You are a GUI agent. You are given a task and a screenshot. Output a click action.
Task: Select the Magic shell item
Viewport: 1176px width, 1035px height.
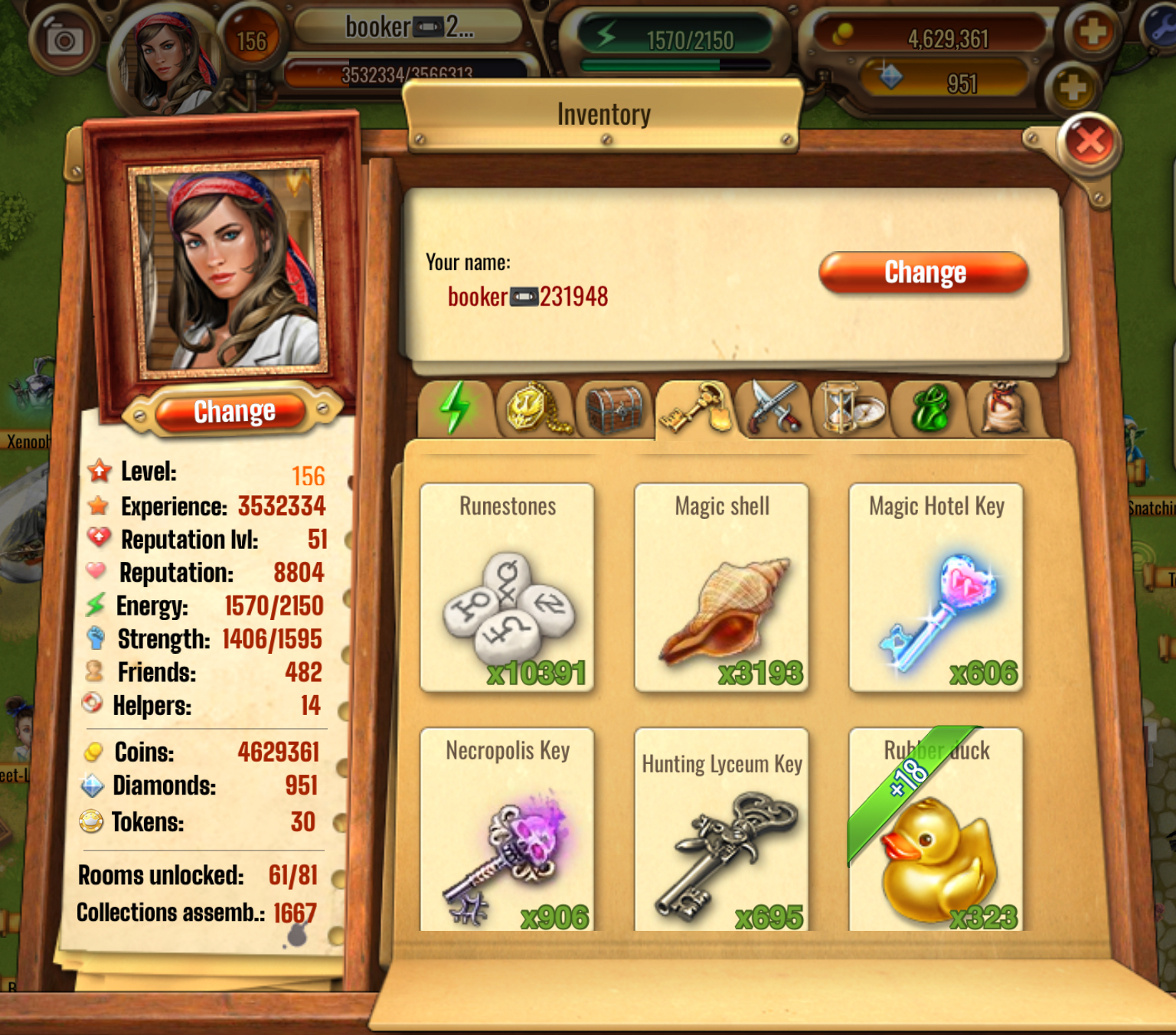click(721, 588)
